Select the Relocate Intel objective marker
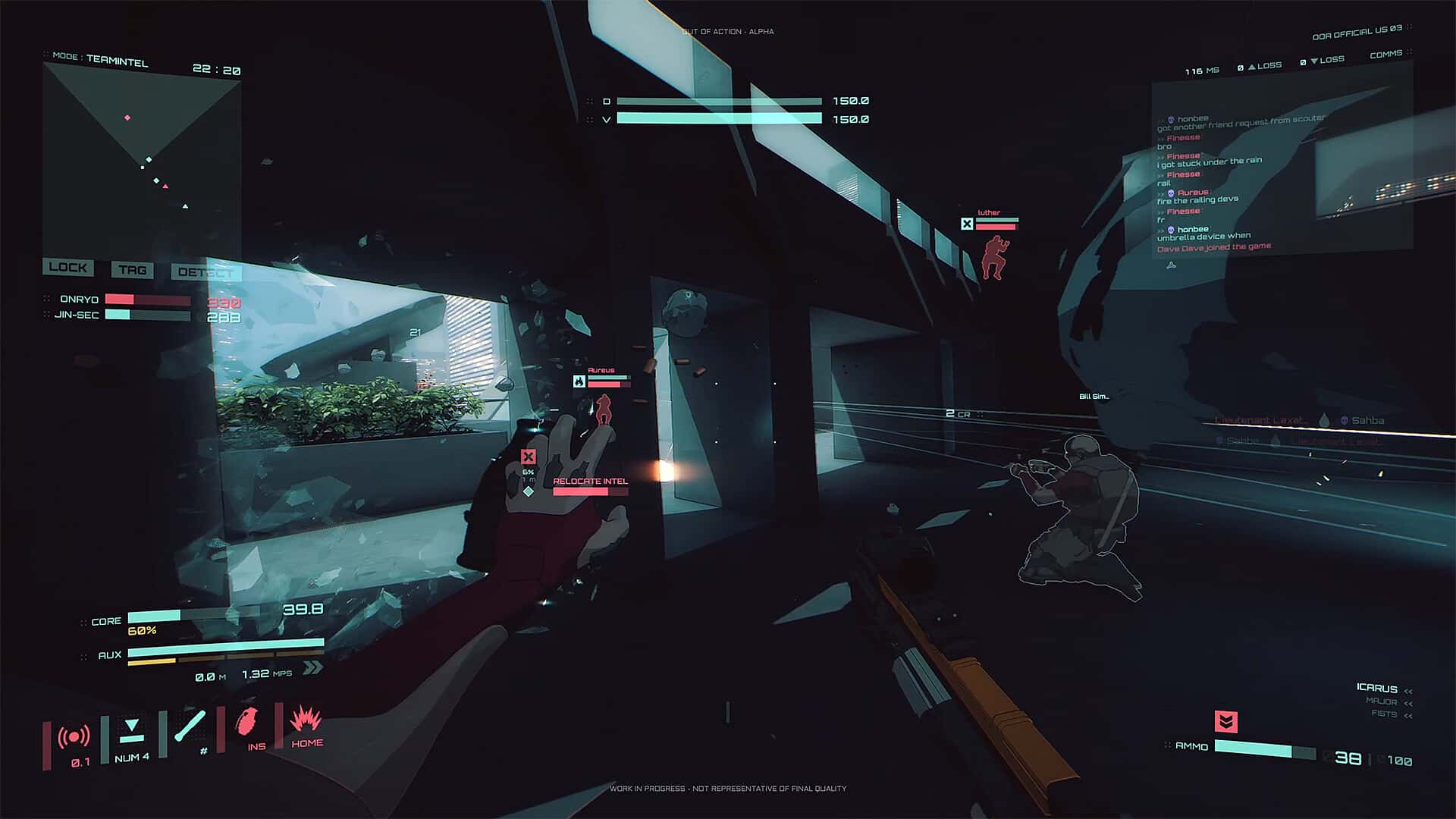1456x819 pixels. [x=590, y=482]
